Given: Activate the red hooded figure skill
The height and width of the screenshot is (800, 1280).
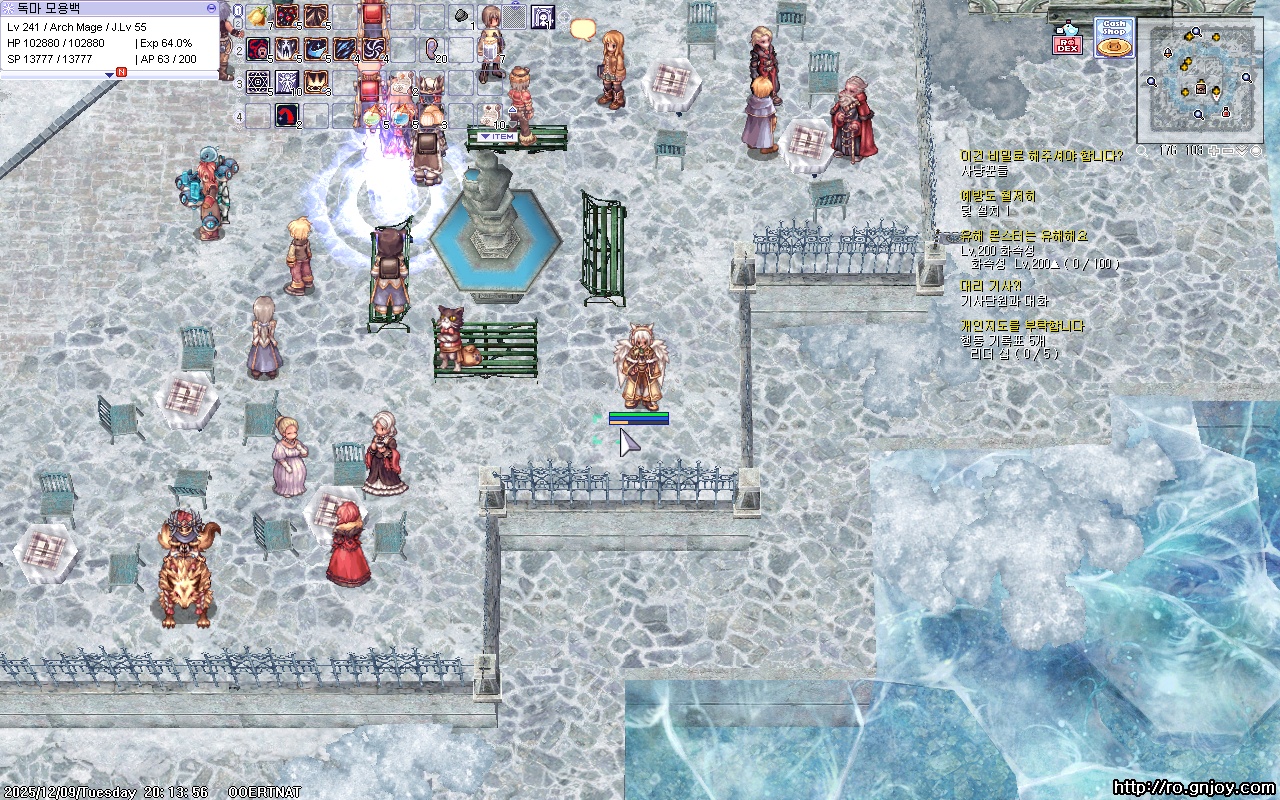Looking at the screenshot, I should (x=258, y=48).
